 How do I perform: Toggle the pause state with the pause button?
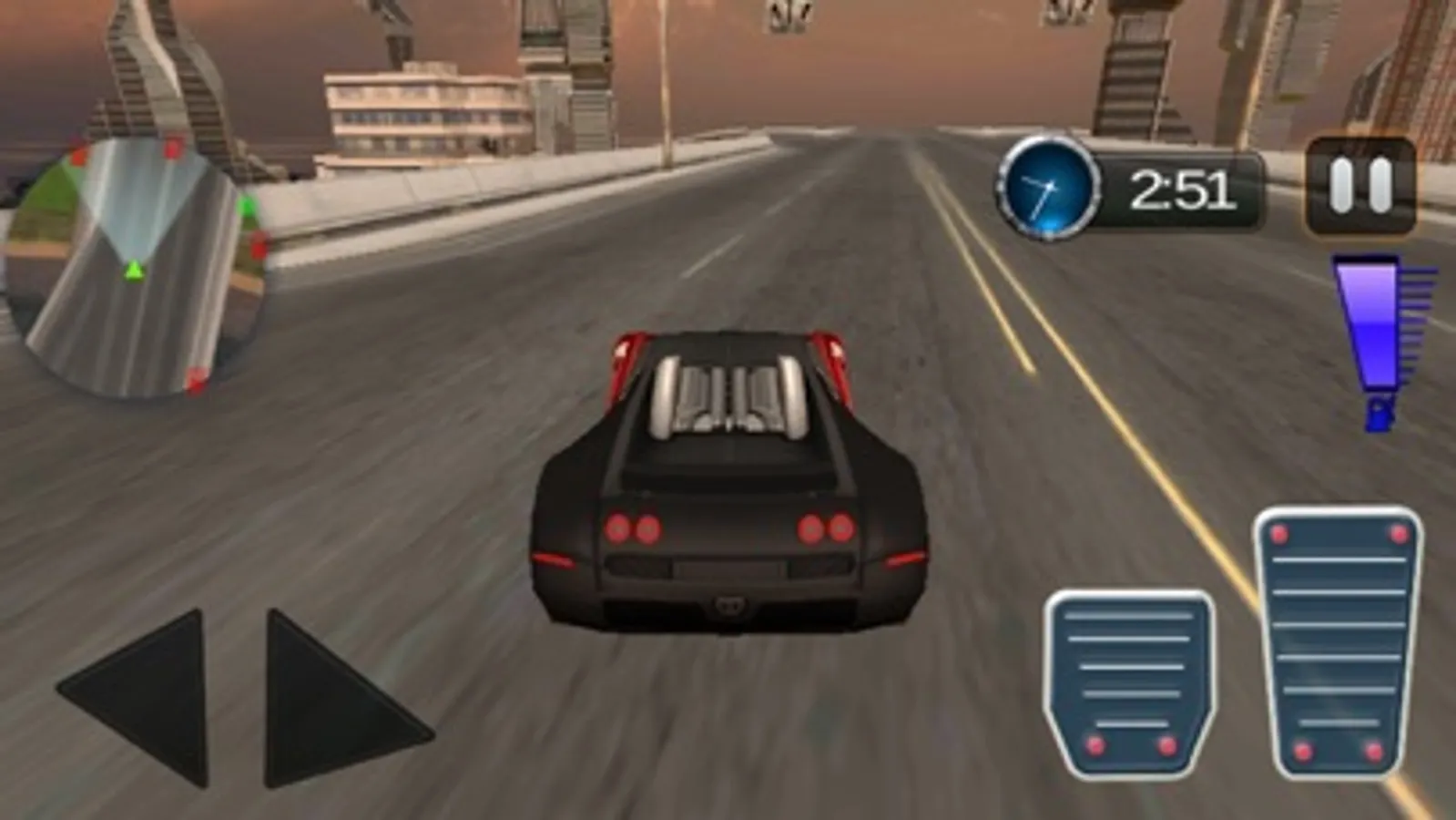click(x=1359, y=185)
